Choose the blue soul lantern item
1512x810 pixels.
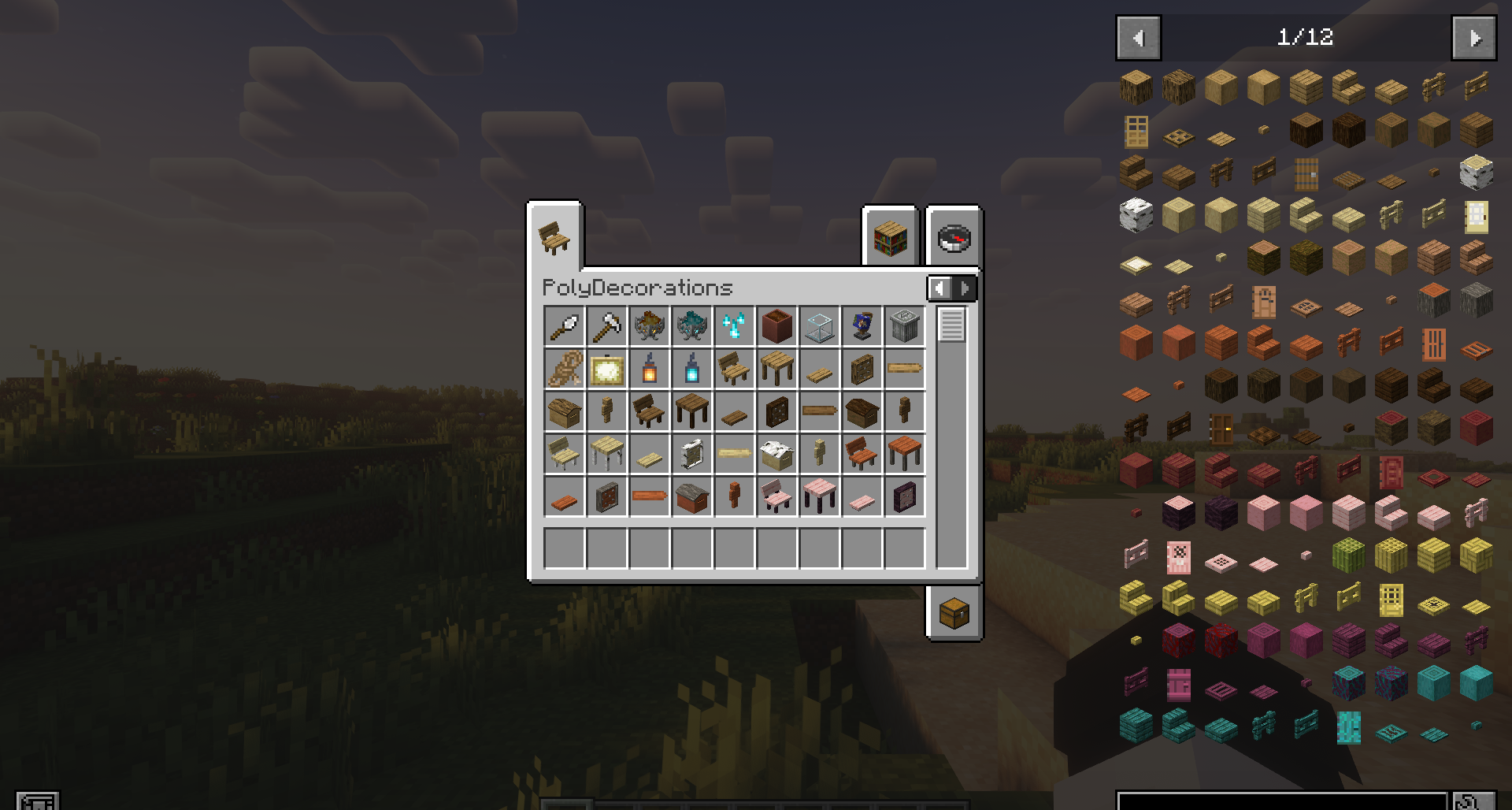[692, 369]
